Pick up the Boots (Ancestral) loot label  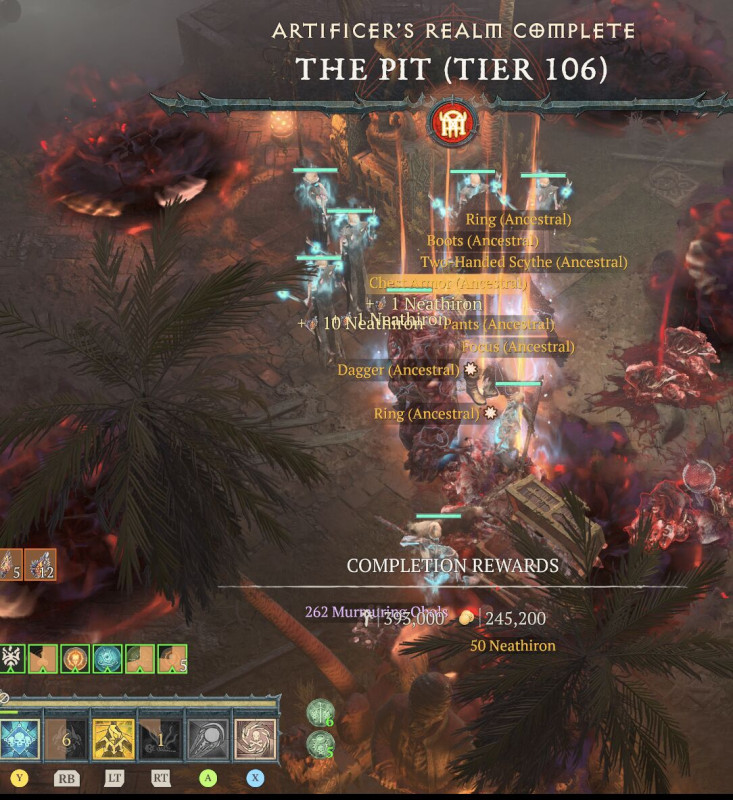[482, 241]
